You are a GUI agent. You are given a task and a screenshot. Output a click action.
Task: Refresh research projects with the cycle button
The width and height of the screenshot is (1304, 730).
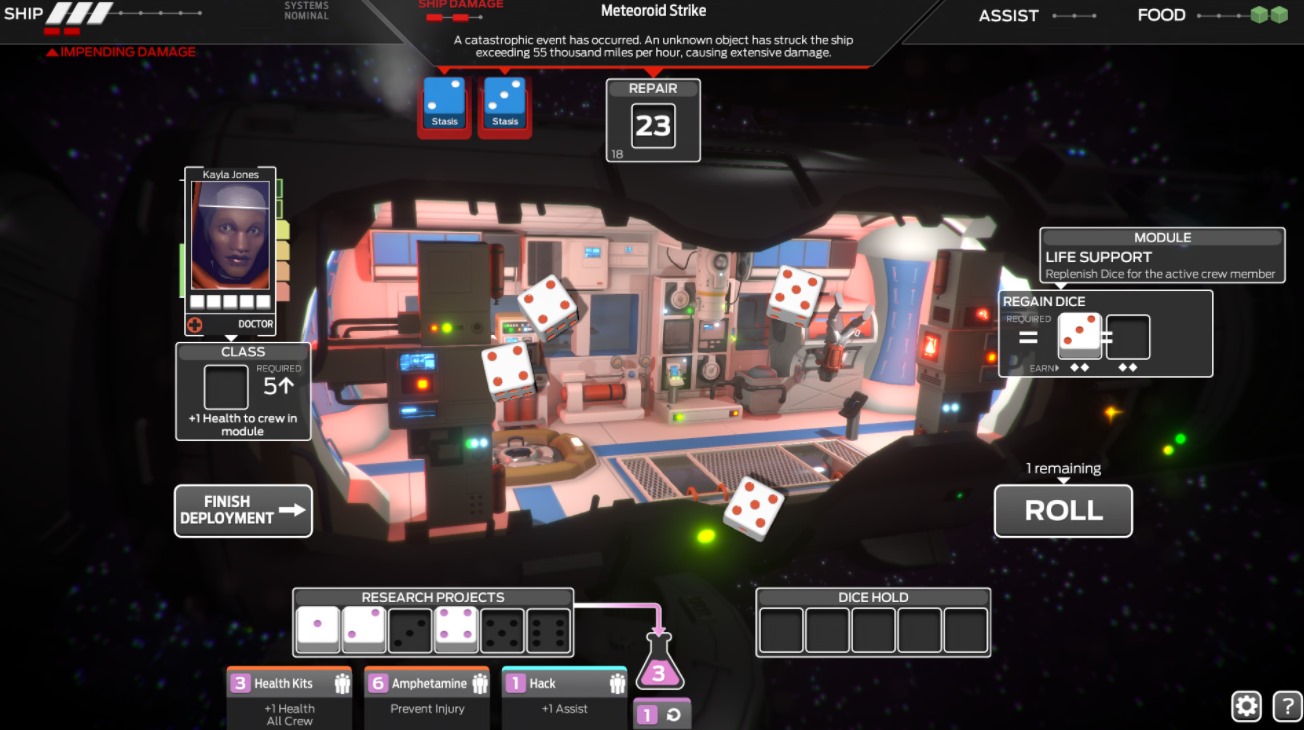[661, 715]
